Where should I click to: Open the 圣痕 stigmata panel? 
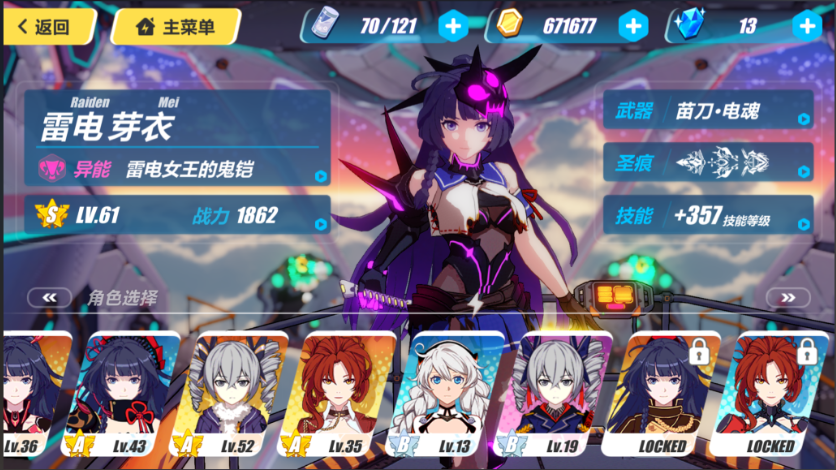pyautogui.click(x=708, y=161)
